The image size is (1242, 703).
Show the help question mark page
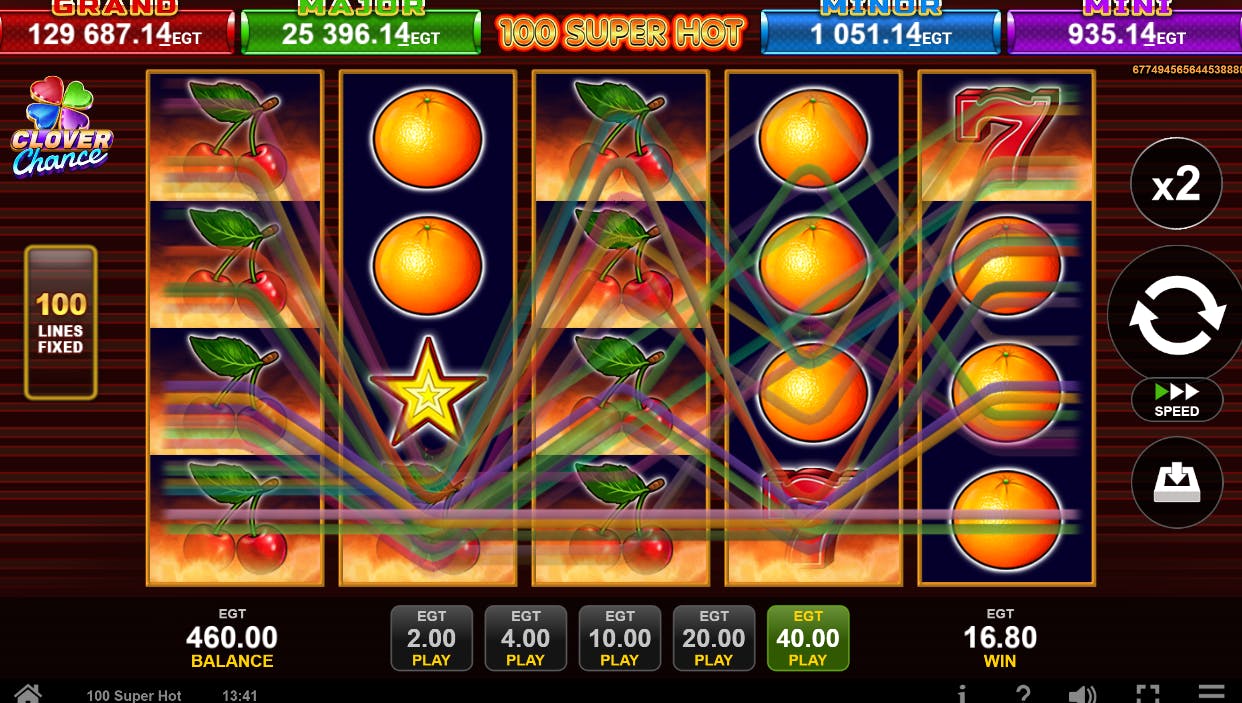tap(1022, 694)
